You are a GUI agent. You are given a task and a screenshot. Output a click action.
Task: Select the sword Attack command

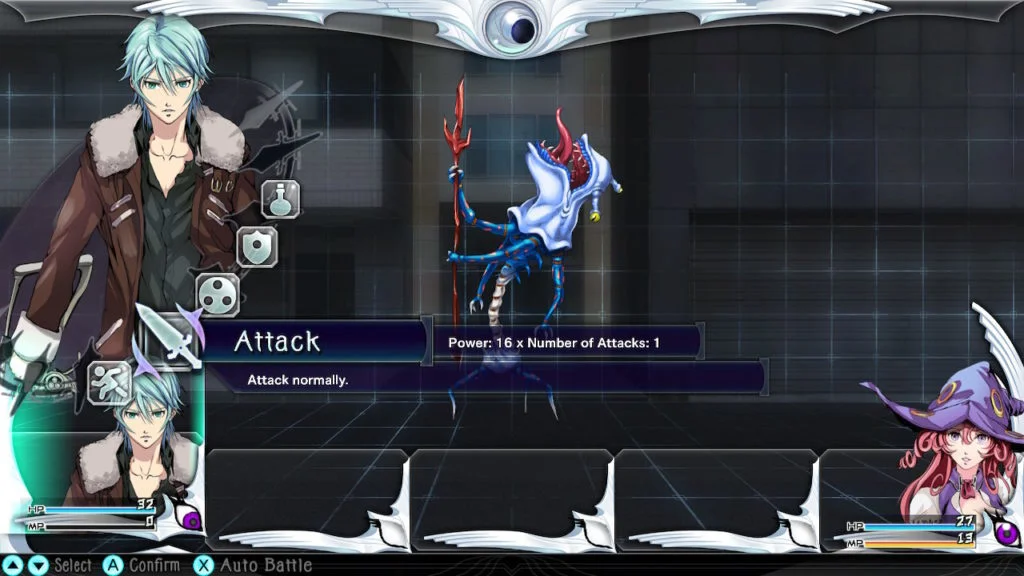pyautogui.click(x=164, y=335)
